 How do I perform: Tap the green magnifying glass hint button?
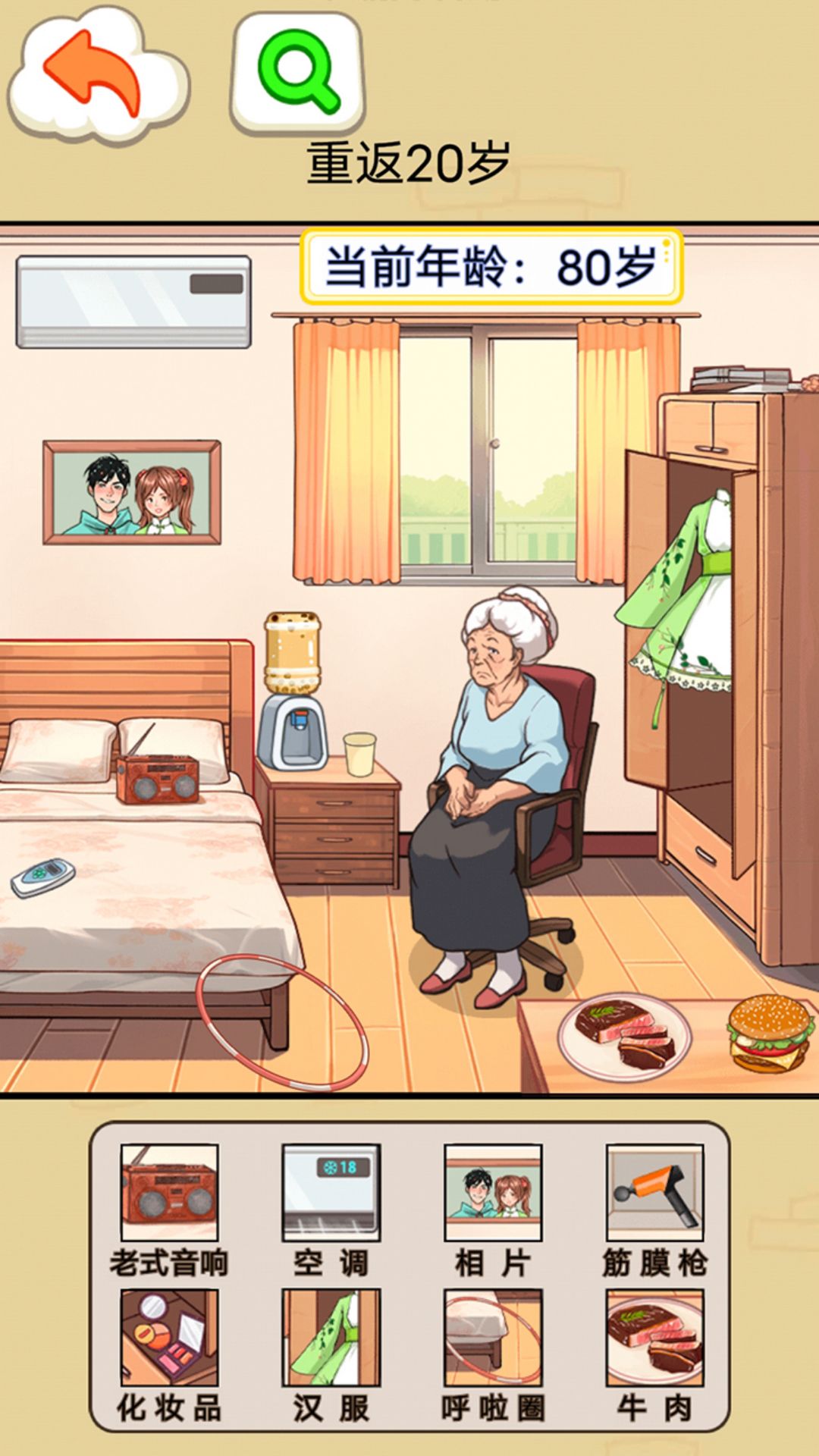pos(298,72)
